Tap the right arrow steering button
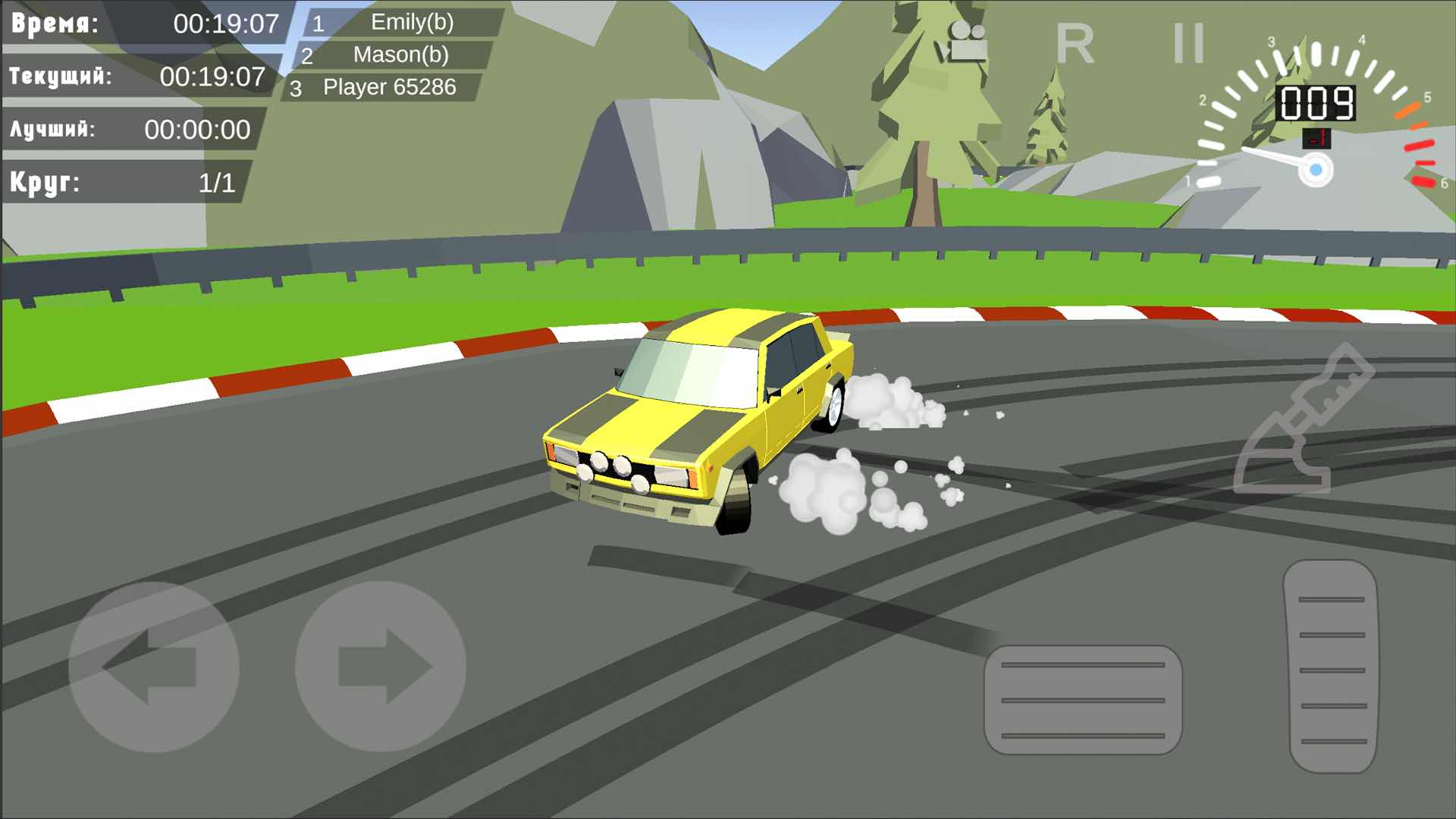The image size is (1456, 819). coord(380,667)
